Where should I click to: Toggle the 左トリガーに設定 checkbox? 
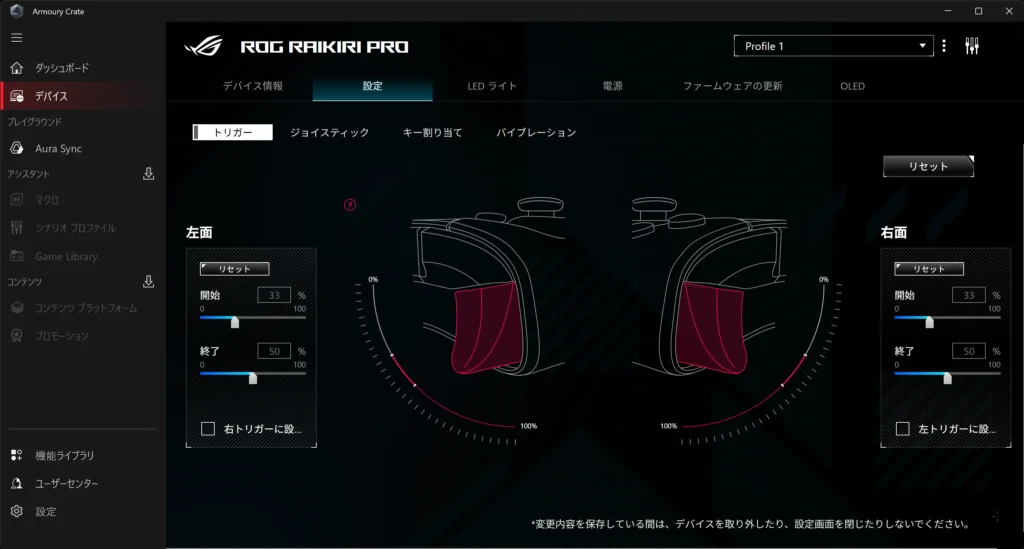pos(903,429)
